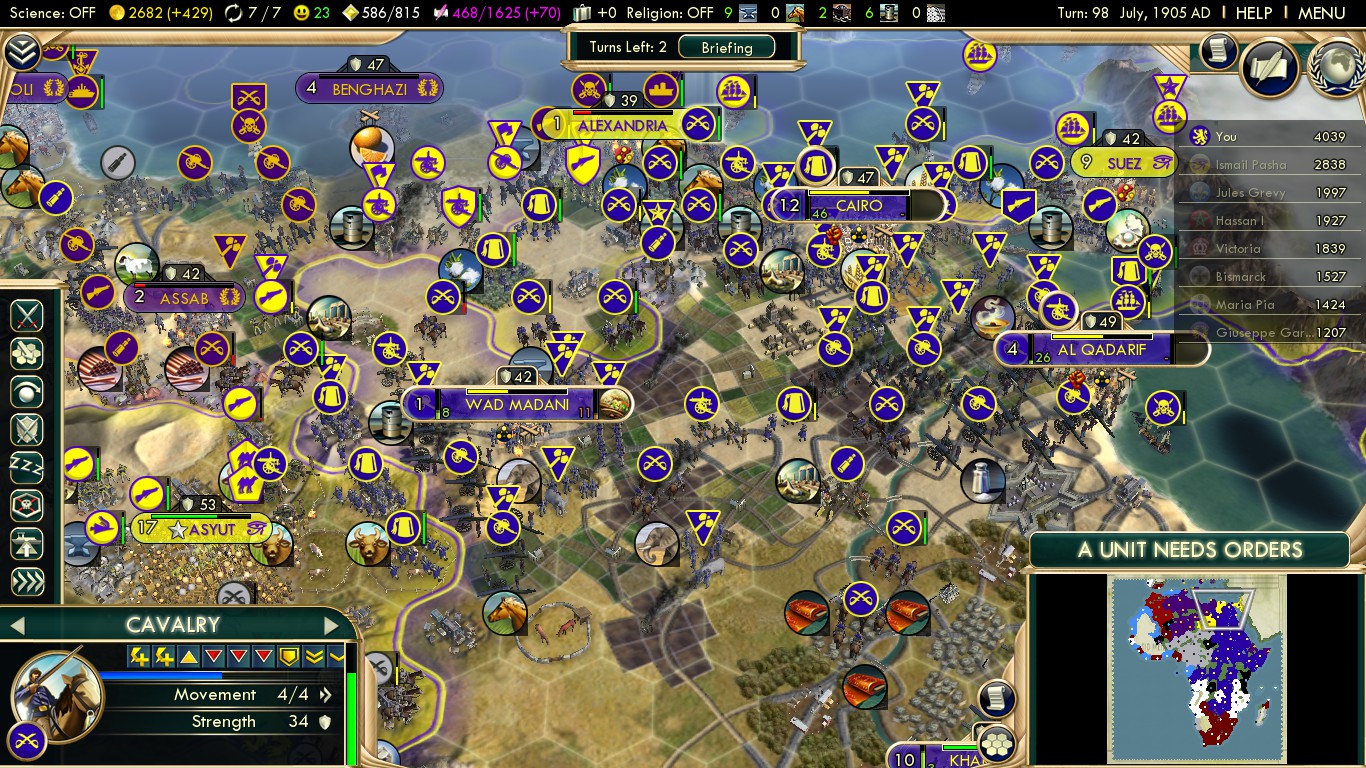Put the cavalry to sleep
1366x768 pixels.
[27, 467]
